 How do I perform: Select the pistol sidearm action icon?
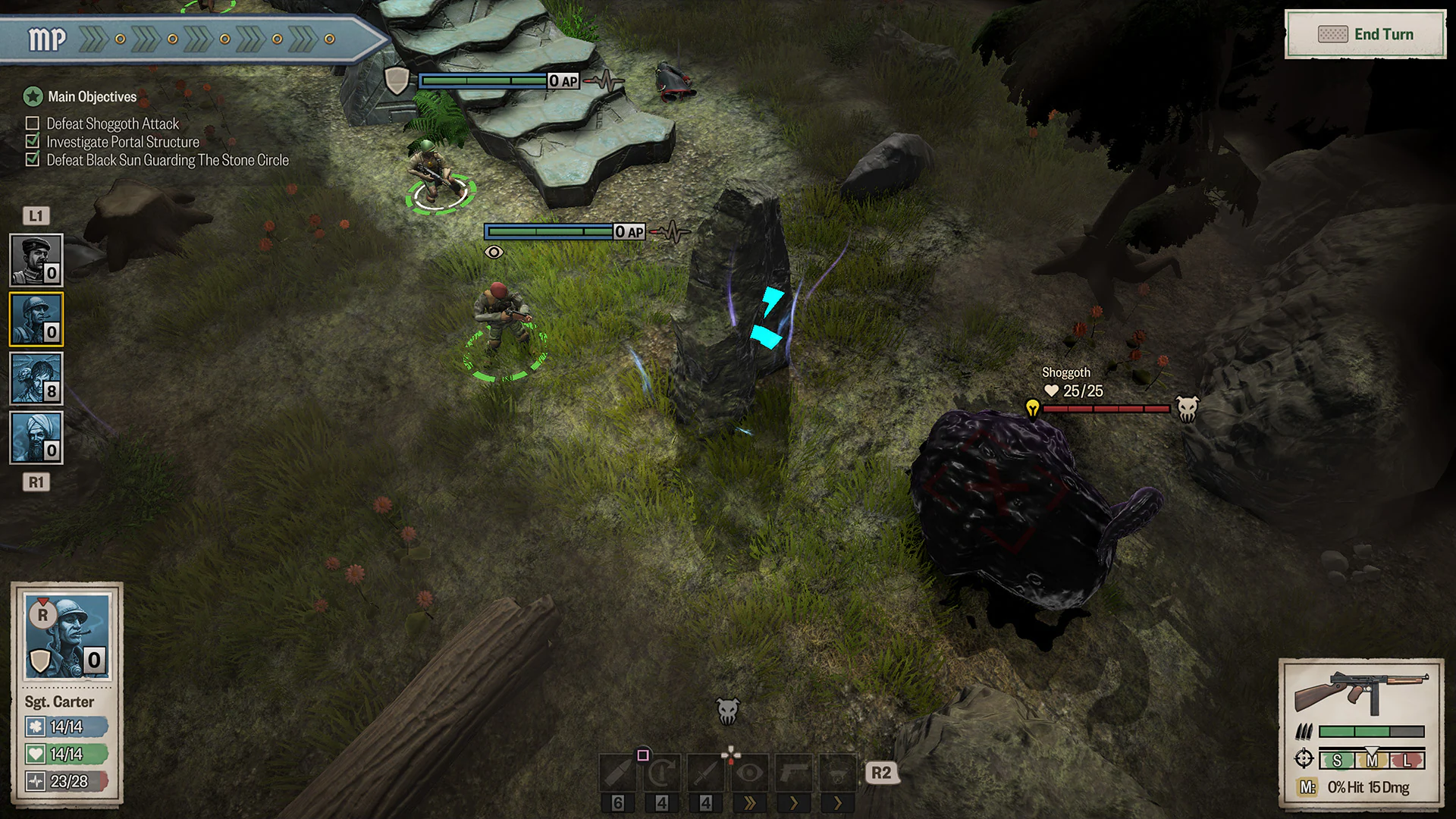pyautogui.click(x=795, y=773)
